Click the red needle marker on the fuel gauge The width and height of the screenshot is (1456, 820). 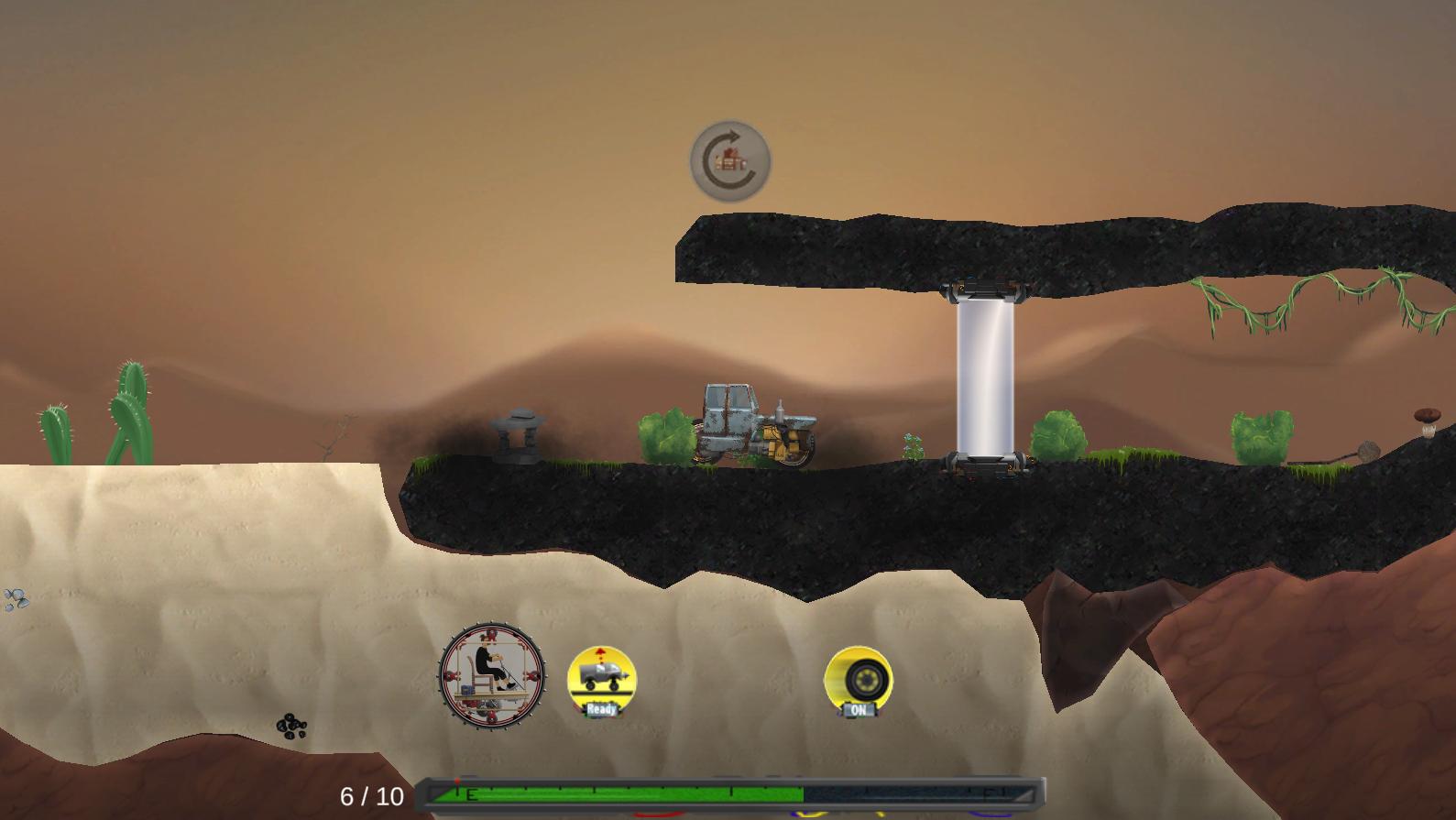458,783
